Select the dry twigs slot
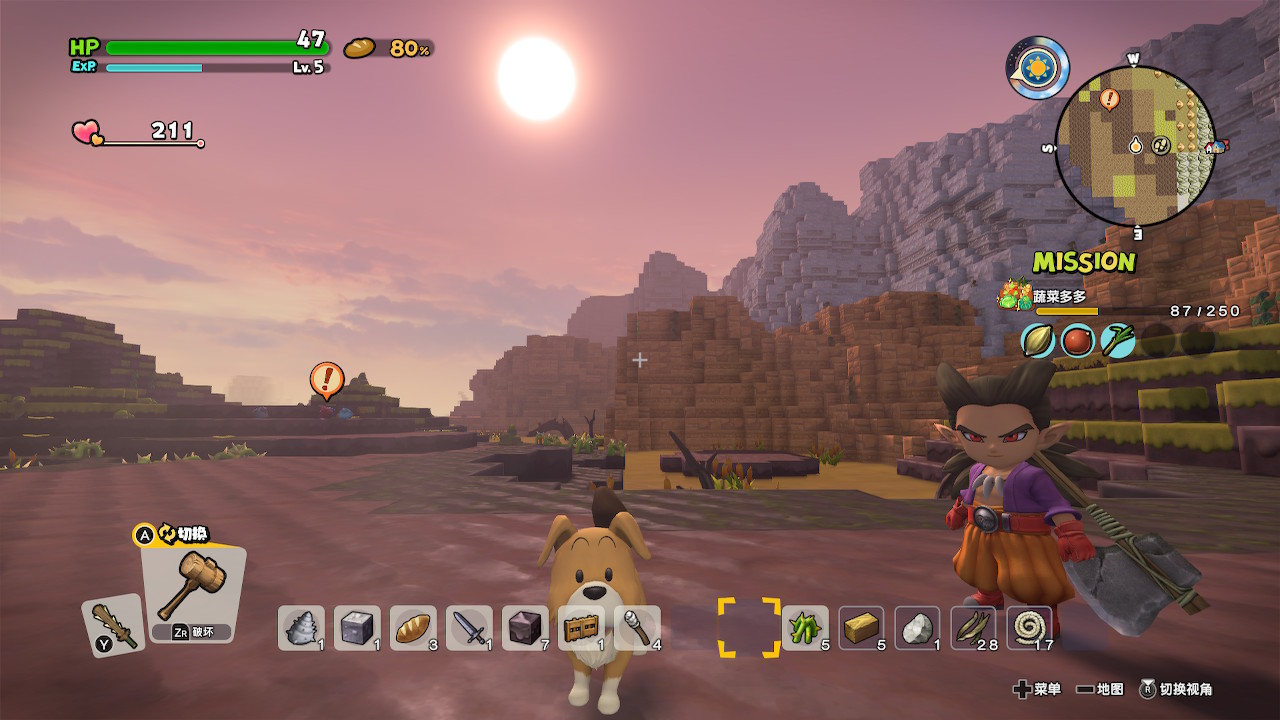Viewport: 1280px width, 720px height. (973, 628)
